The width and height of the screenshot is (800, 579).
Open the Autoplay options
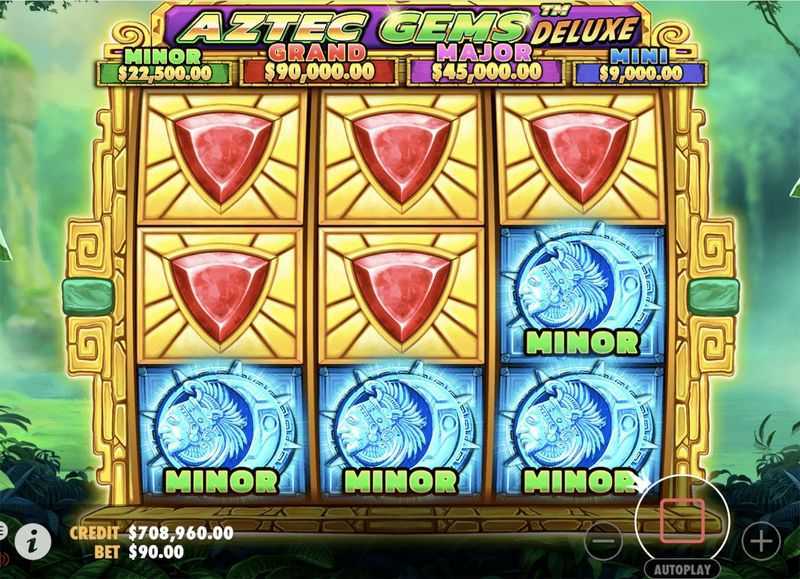tap(682, 566)
